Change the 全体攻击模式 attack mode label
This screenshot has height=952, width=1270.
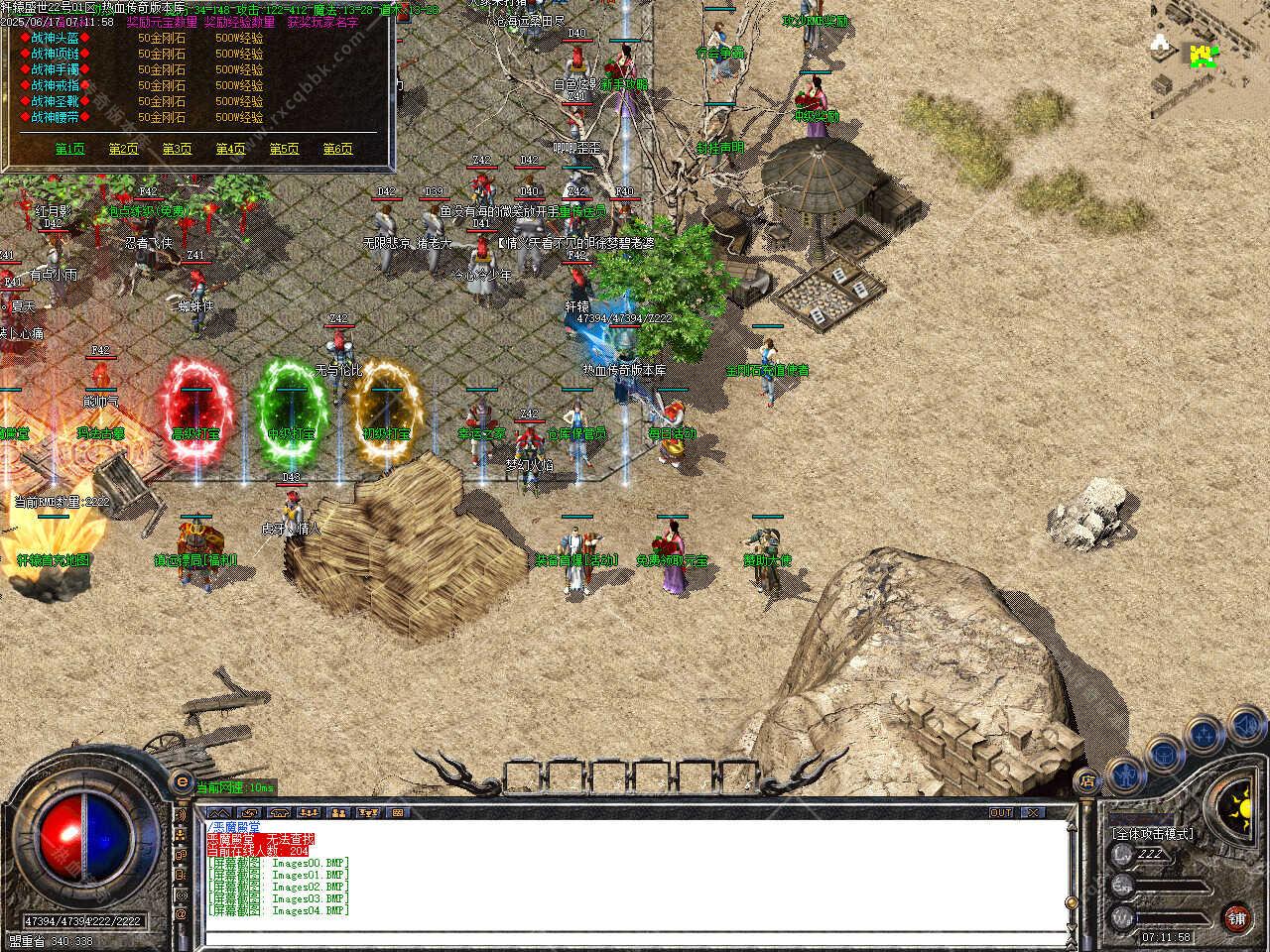(1154, 834)
